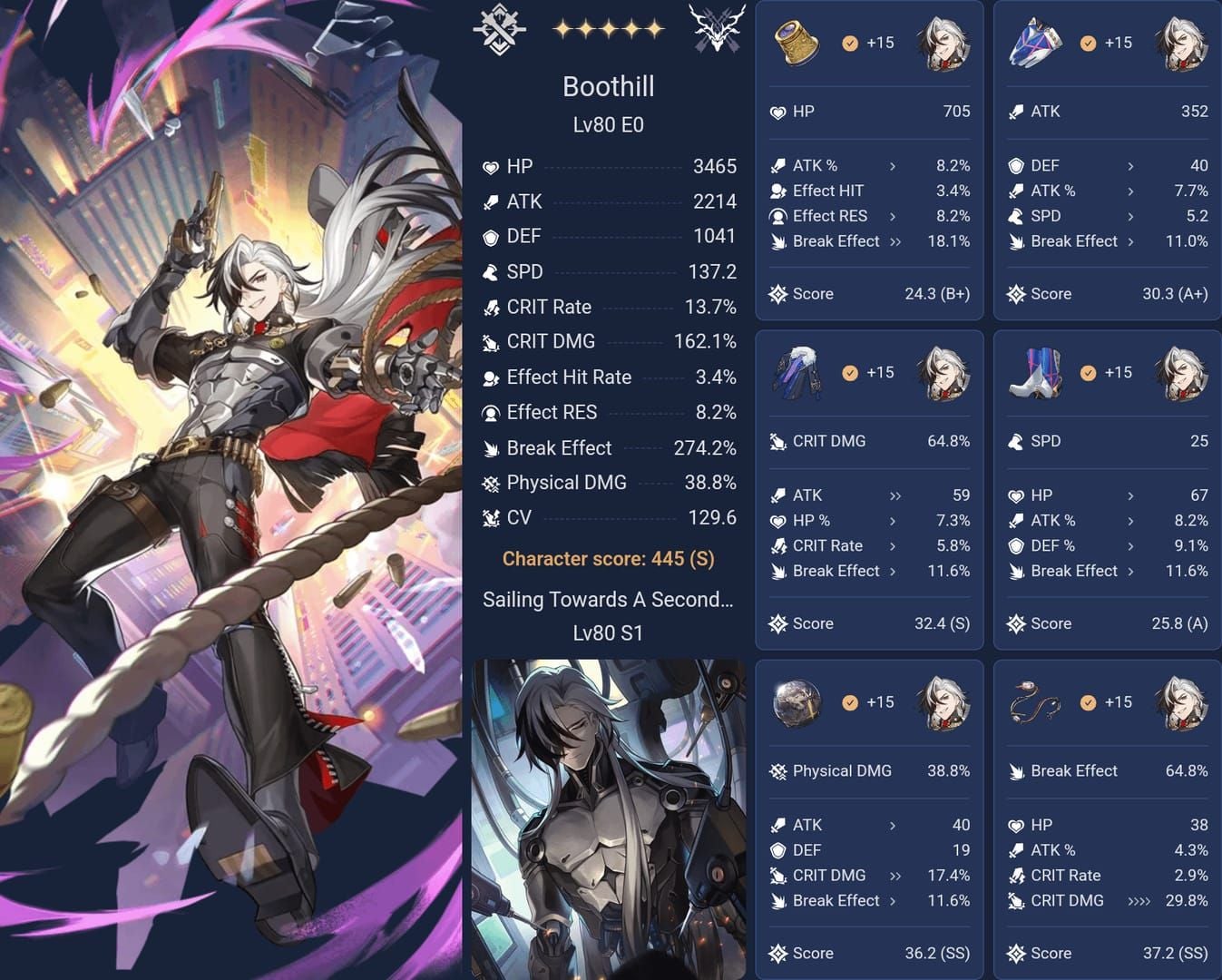Click the Break Effect stat icon showing 274.2%
The width and height of the screenshot is (1222, 980).
coord(491,447)
